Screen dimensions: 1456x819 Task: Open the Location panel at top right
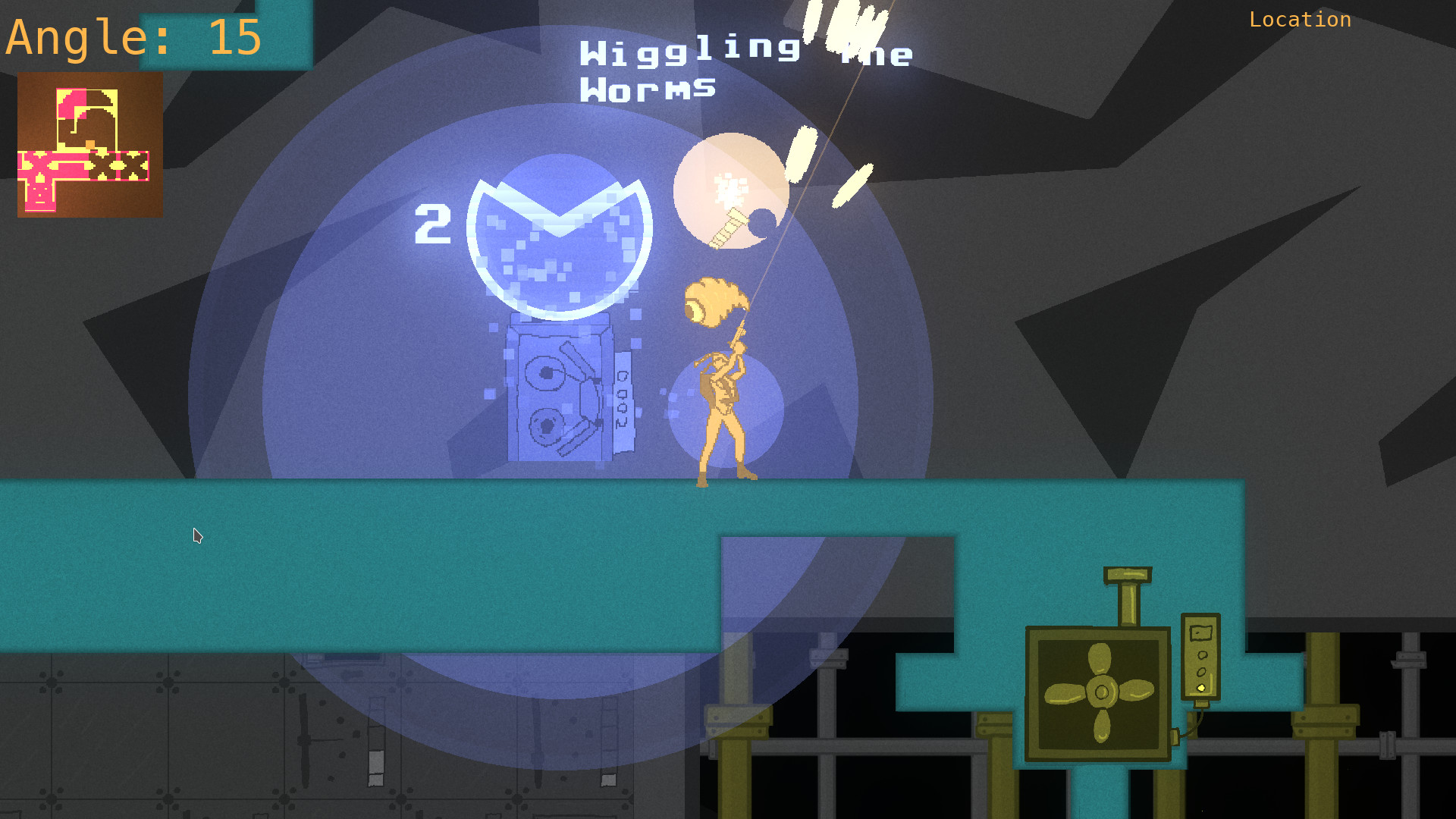click(1300, 20)
